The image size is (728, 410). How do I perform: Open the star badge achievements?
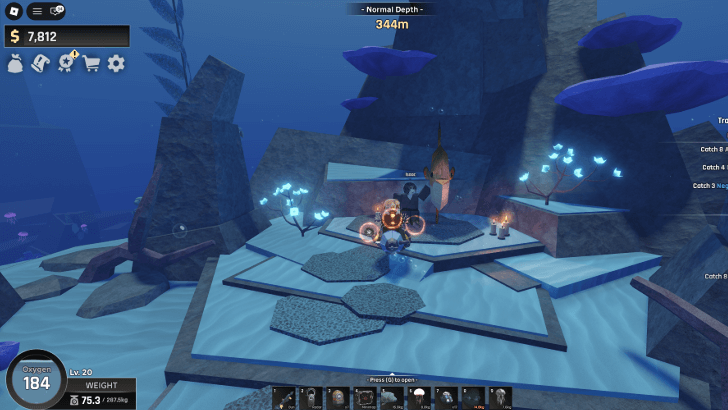click(66, 63)
